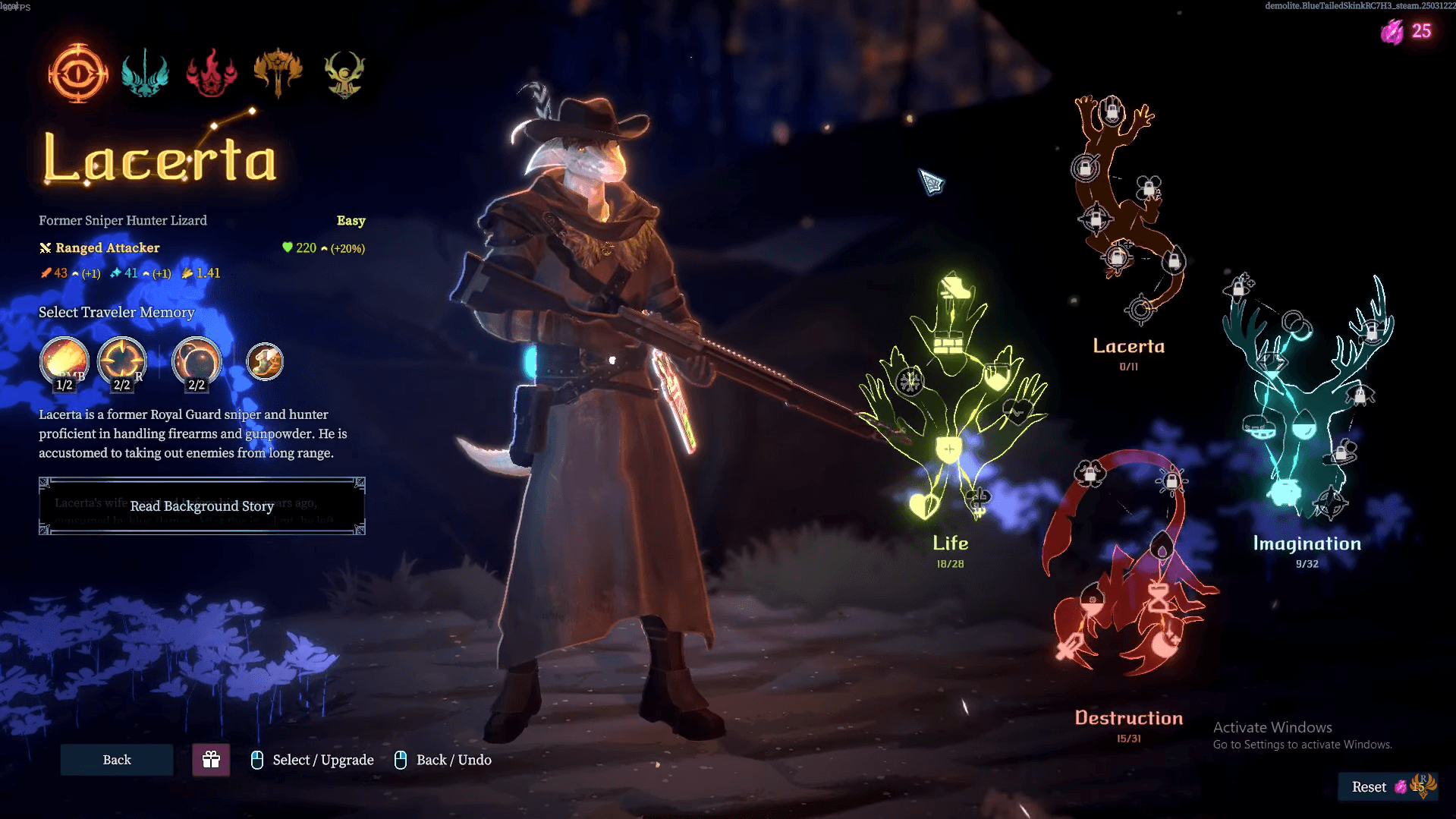Pick the golden hammer character emblem
The width and height of the screenshot is (1456, 819).
point(278,74)
